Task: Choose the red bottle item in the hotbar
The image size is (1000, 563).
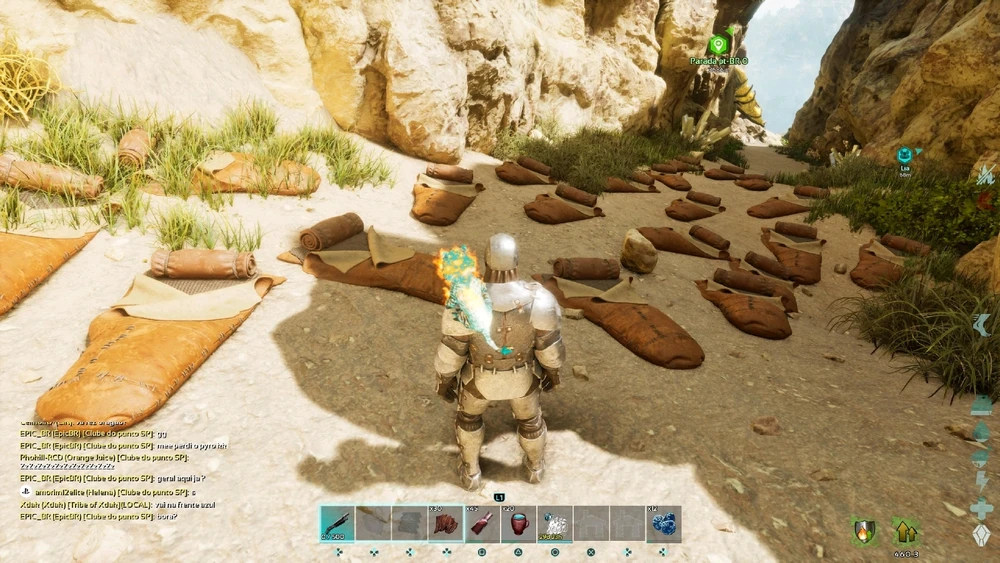Action: [x=481, y=523]
